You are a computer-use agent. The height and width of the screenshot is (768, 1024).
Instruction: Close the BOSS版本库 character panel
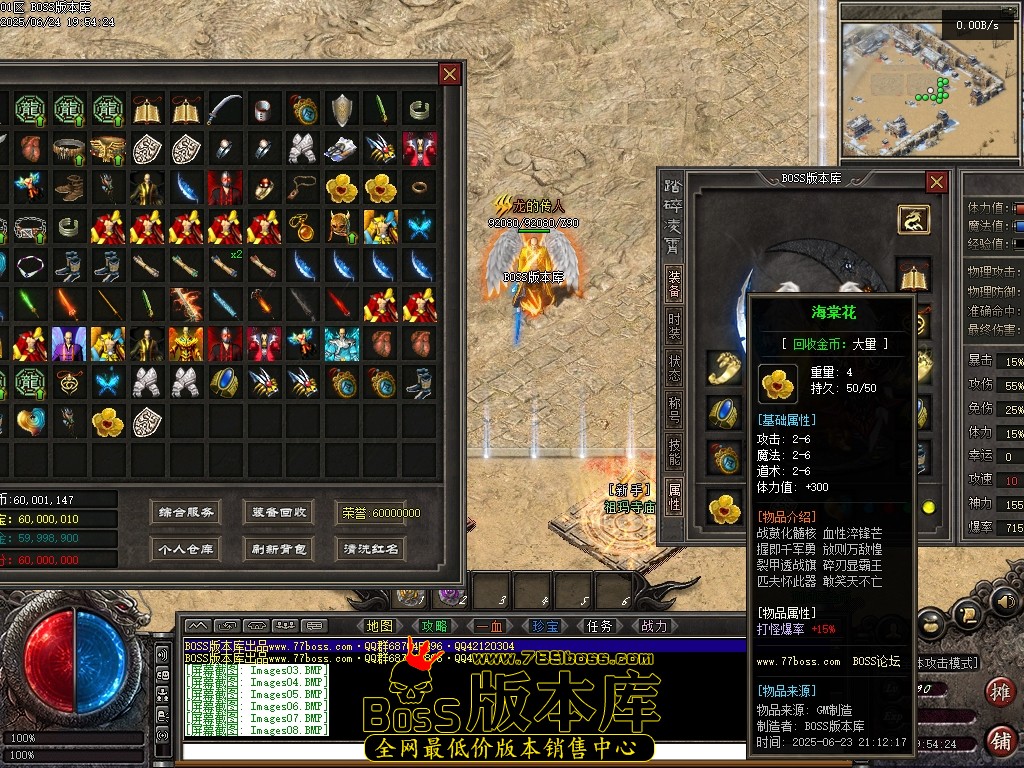936,182
